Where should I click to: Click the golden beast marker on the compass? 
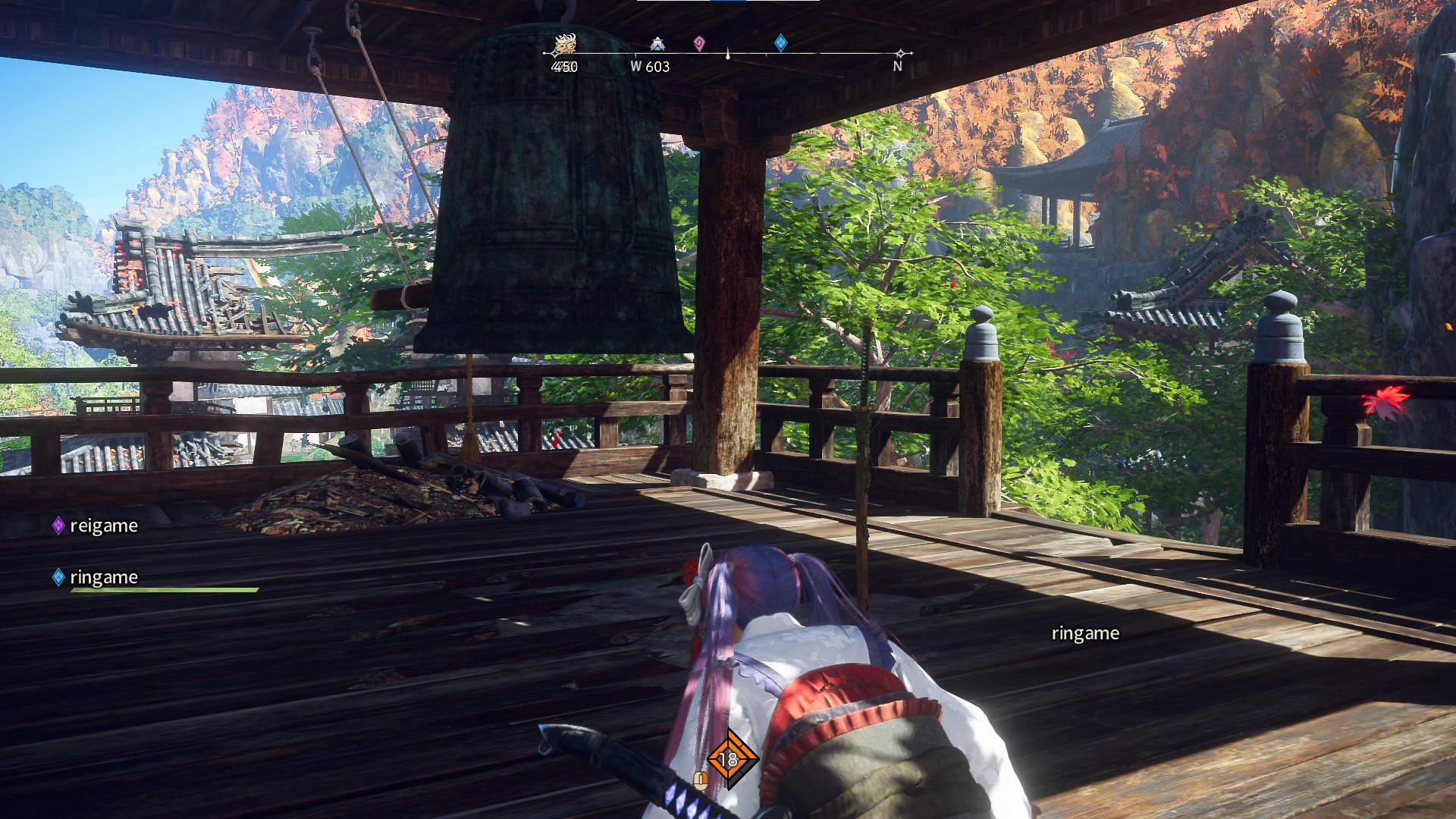564,44
